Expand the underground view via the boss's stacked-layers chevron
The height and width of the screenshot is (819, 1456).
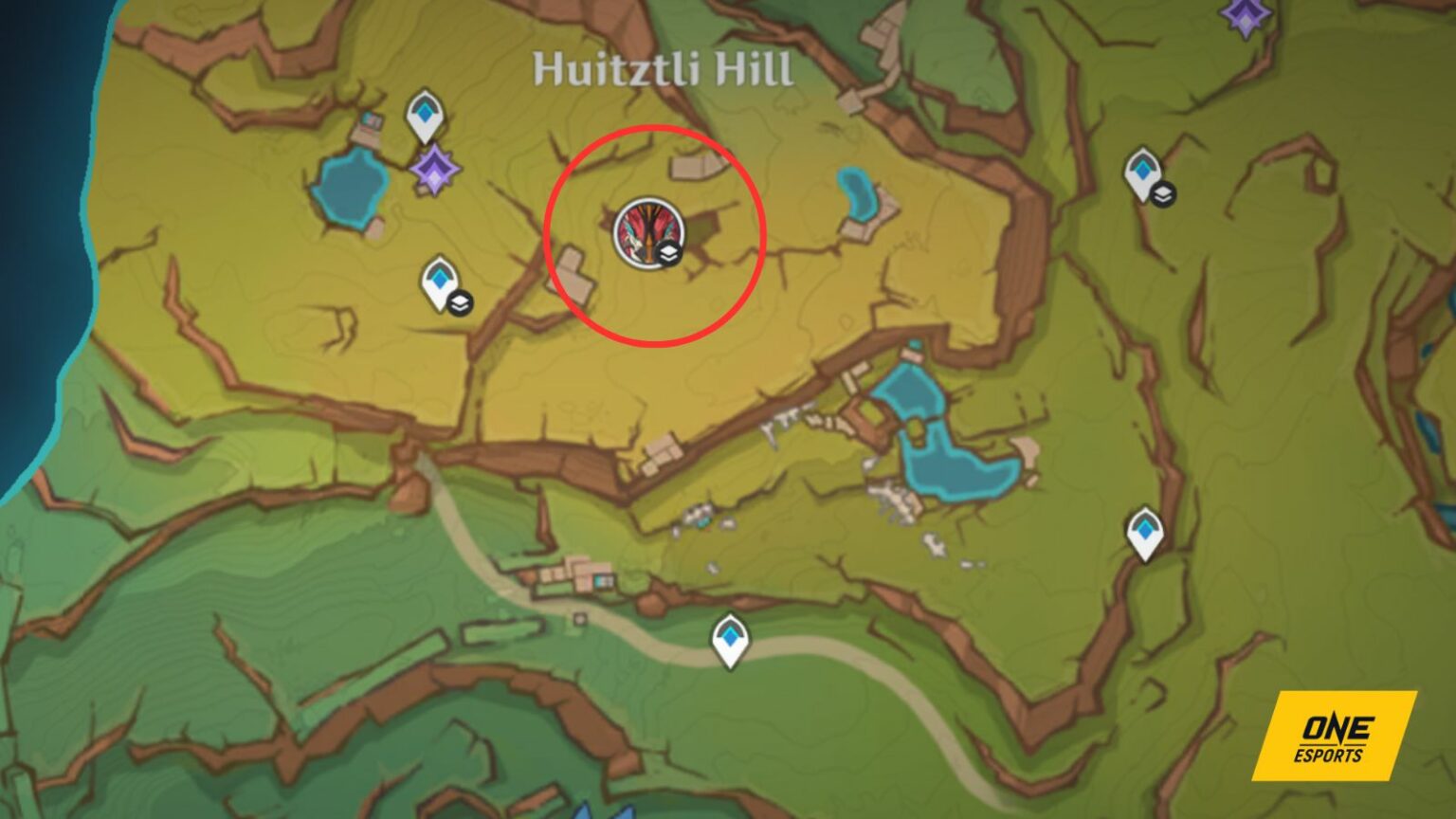(668, 254)
